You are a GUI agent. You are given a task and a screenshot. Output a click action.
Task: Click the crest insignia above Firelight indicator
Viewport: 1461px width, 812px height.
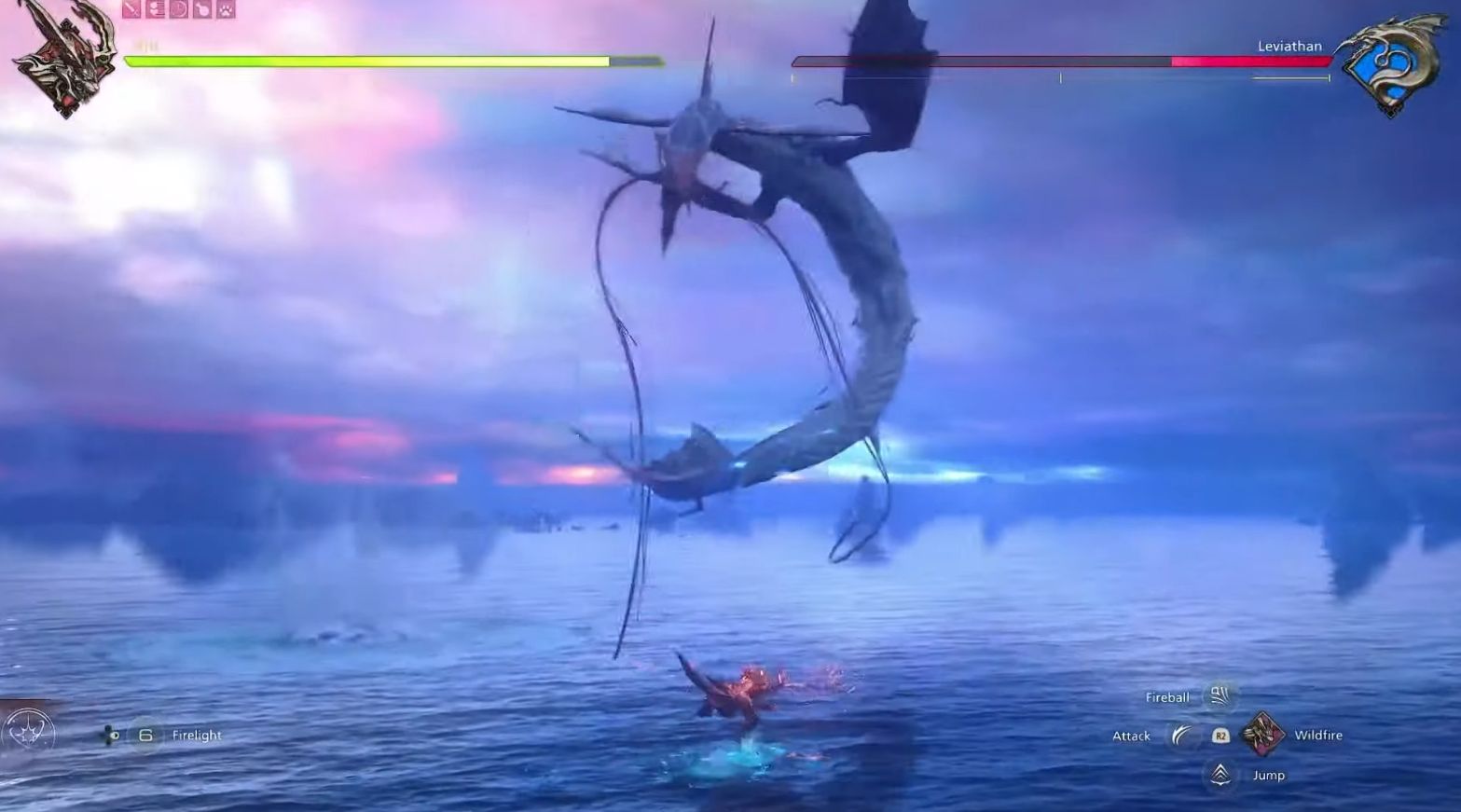click(28, 732)
